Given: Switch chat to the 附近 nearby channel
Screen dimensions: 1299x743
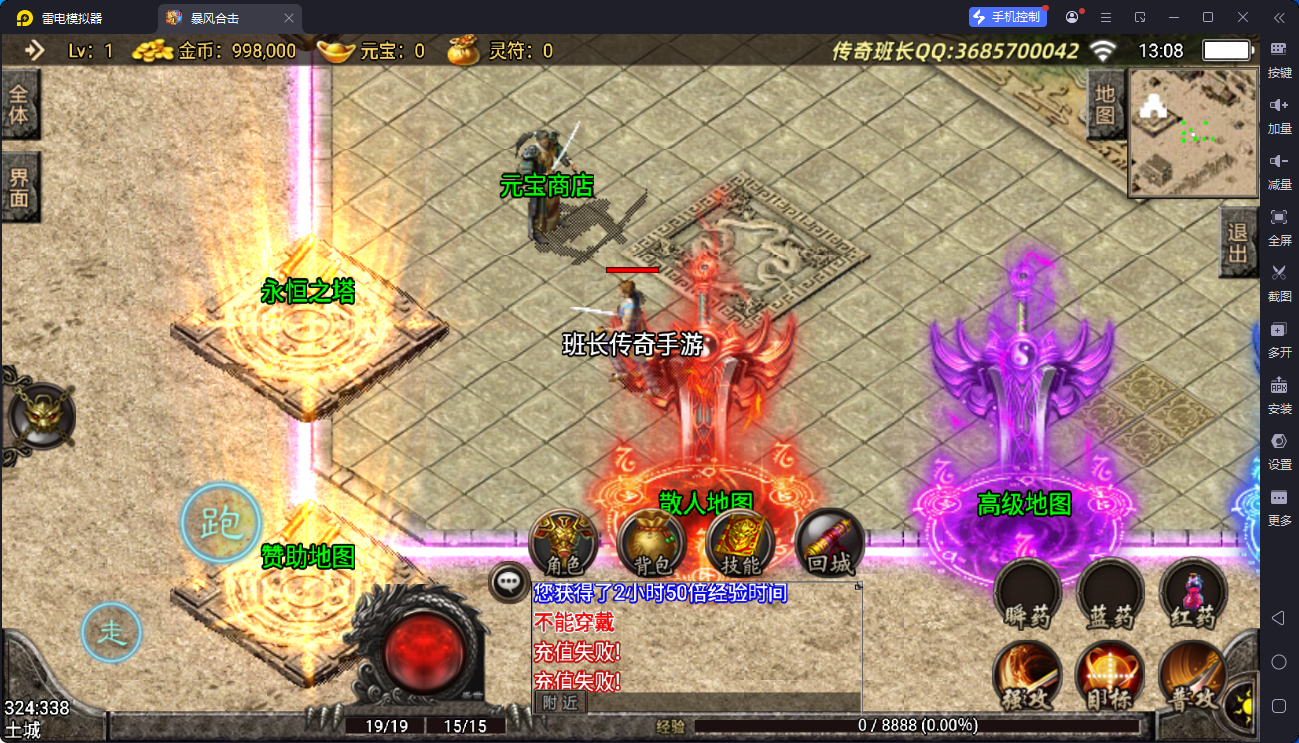Looking at the screenshot, I should pos(560,703).
